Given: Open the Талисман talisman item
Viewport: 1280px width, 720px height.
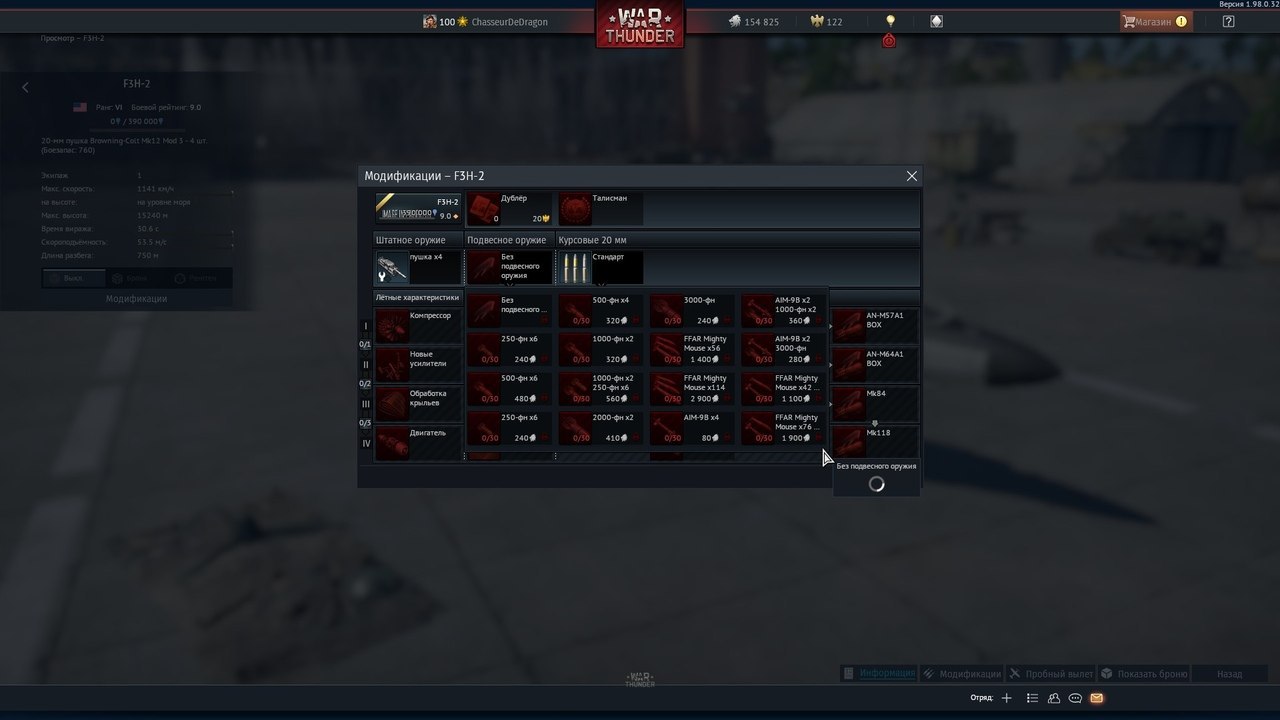Looking at the screenshot, I should (x=601, y=208).
